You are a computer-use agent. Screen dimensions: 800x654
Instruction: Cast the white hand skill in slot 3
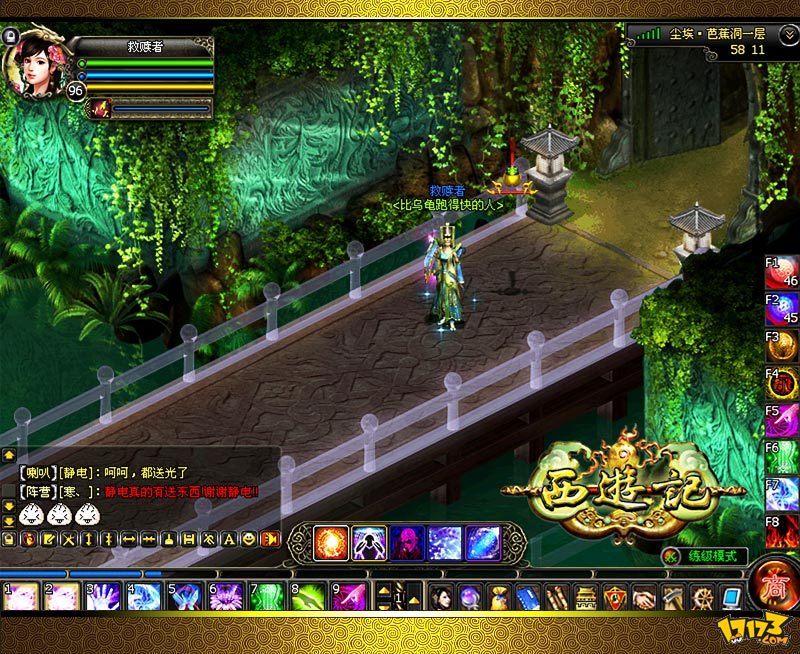tap(103, 597)
